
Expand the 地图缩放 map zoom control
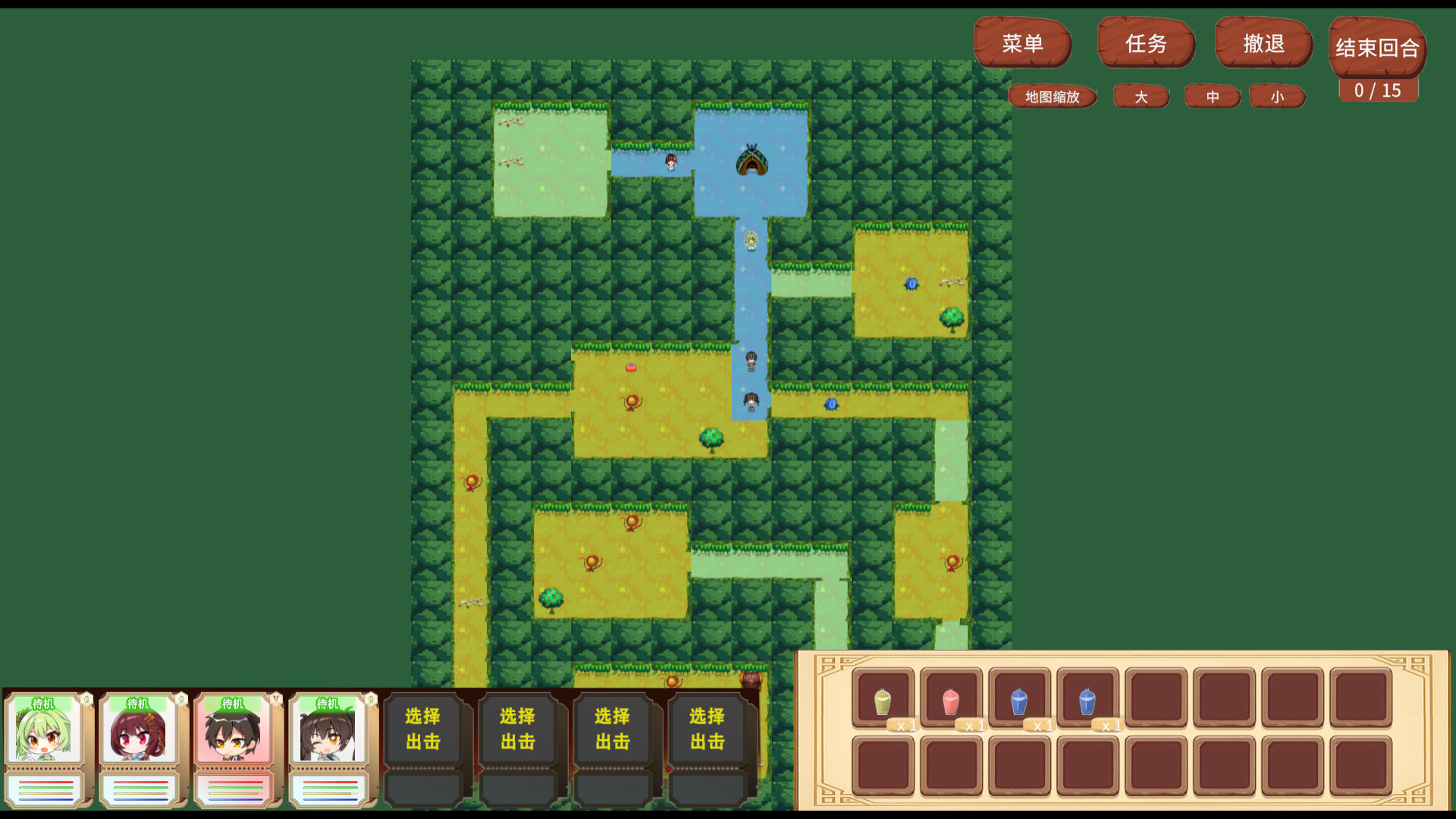tap(1053, 96)
